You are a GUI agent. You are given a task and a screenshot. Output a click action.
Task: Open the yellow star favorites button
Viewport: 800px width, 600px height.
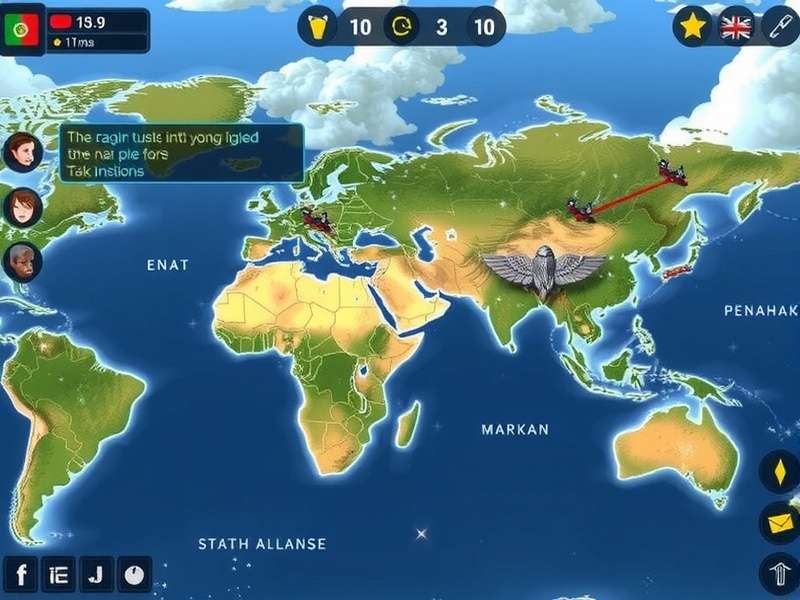(x=692, y=26)
